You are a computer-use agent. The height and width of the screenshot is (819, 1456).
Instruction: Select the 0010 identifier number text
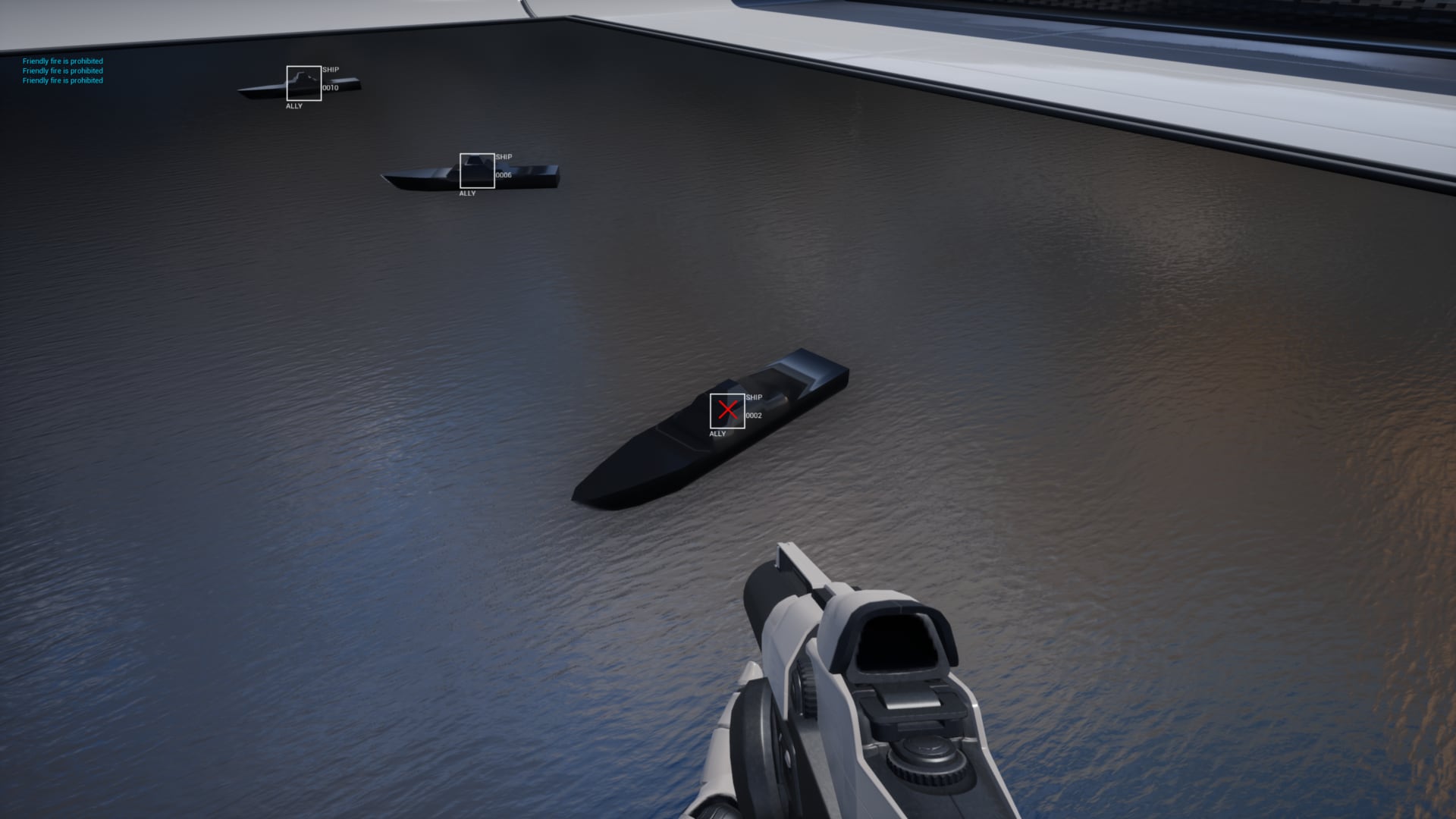pyautogui.click(x=330, y=86)
